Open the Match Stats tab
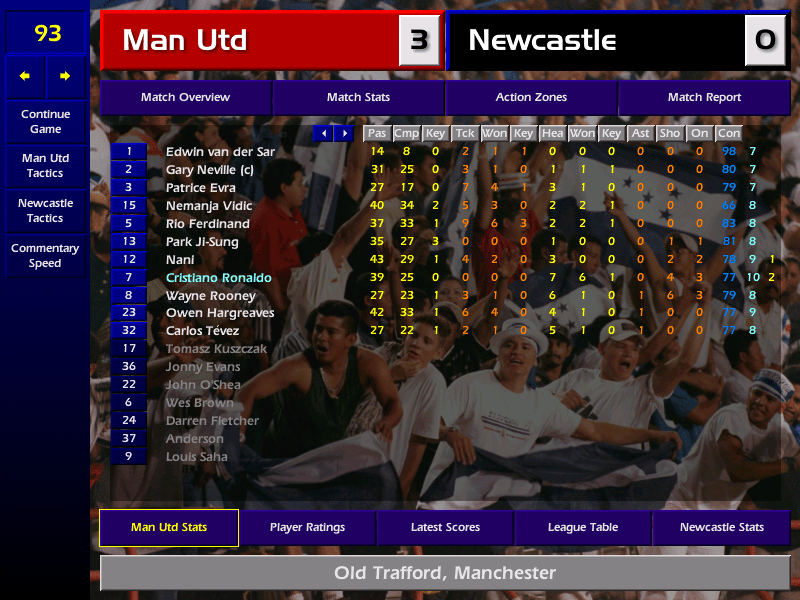 [358, 97]
